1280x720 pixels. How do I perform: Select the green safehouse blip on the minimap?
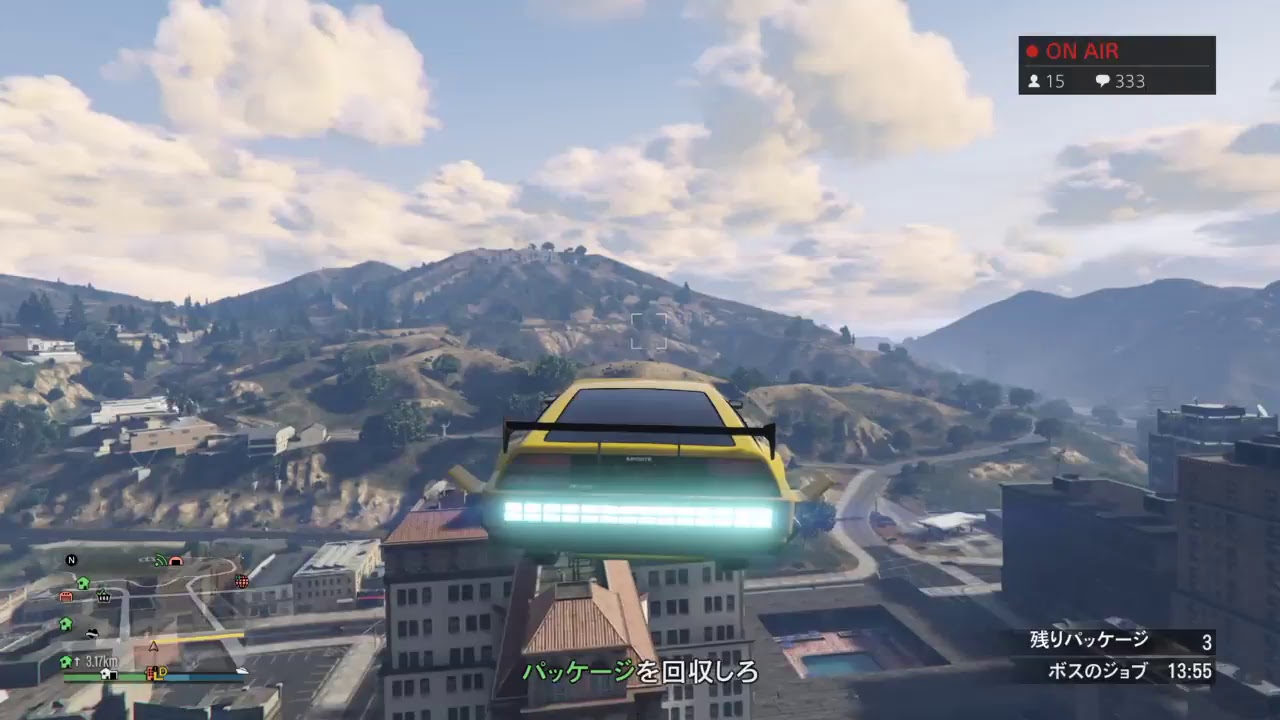[82, 582]
